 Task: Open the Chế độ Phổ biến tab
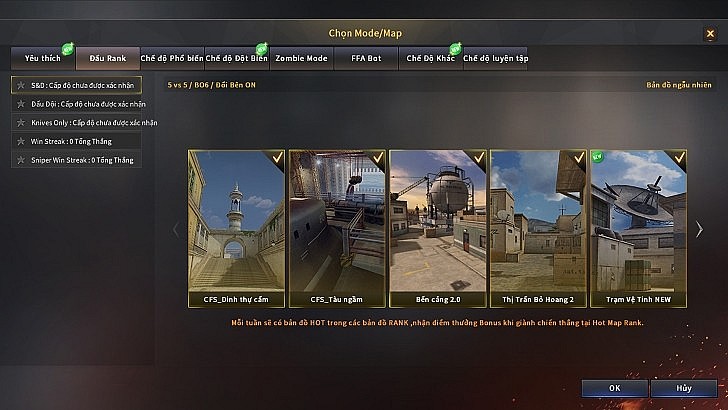coord(172,59)
